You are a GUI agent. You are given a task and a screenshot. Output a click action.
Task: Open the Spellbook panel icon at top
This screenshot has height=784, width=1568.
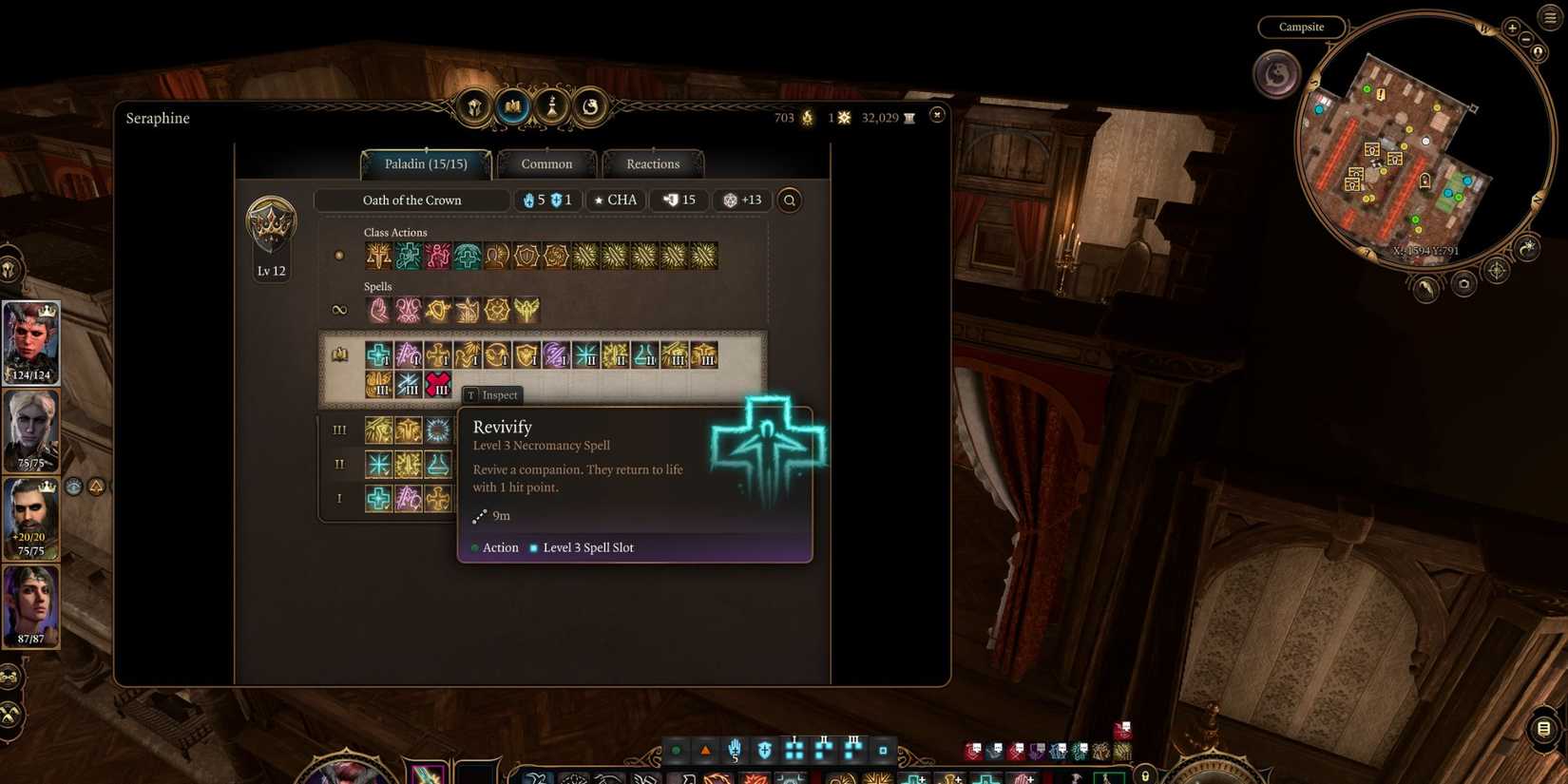coord(512,106)
